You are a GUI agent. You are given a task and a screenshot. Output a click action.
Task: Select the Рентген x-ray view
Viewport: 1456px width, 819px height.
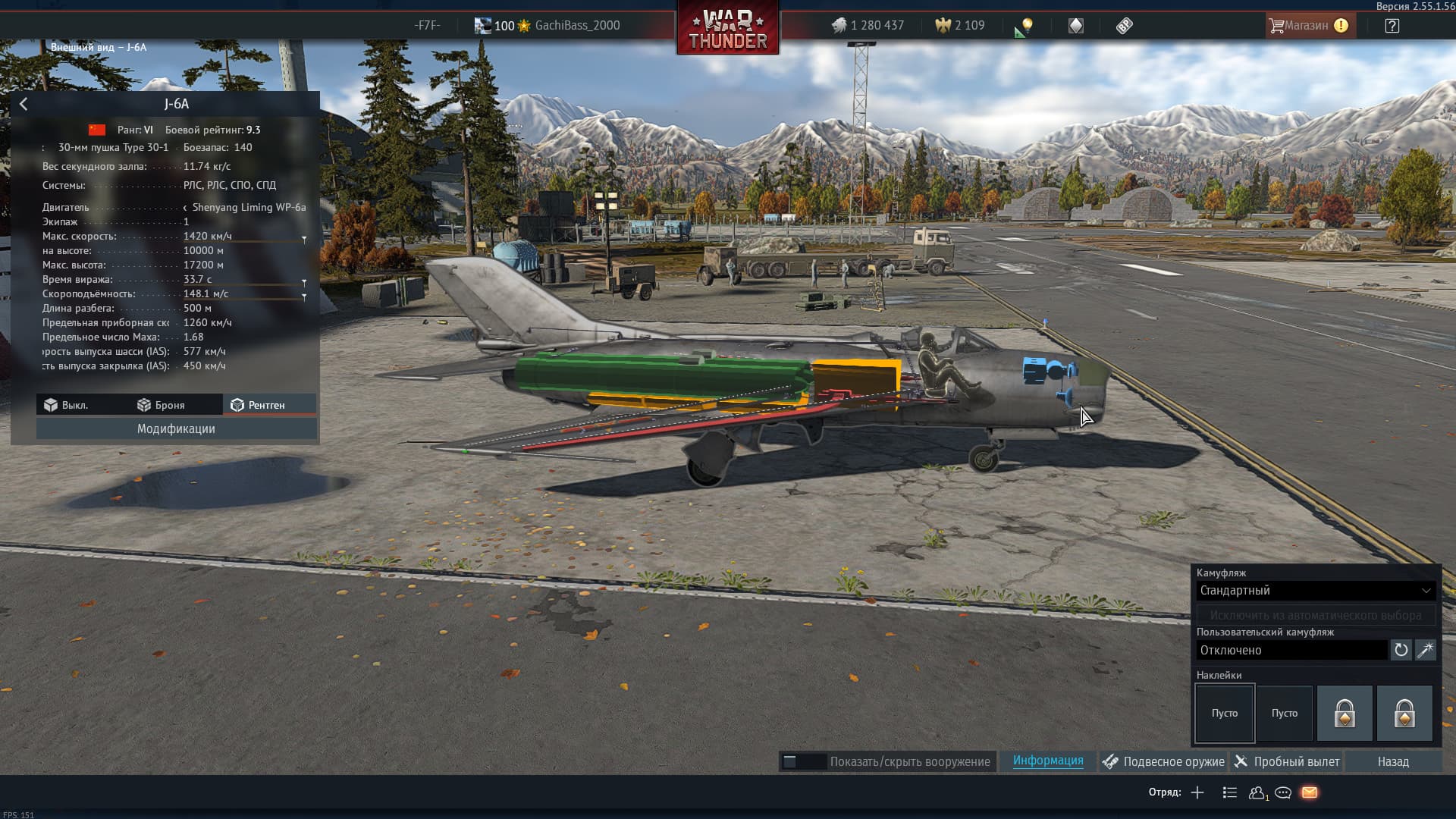coord(259,406)
